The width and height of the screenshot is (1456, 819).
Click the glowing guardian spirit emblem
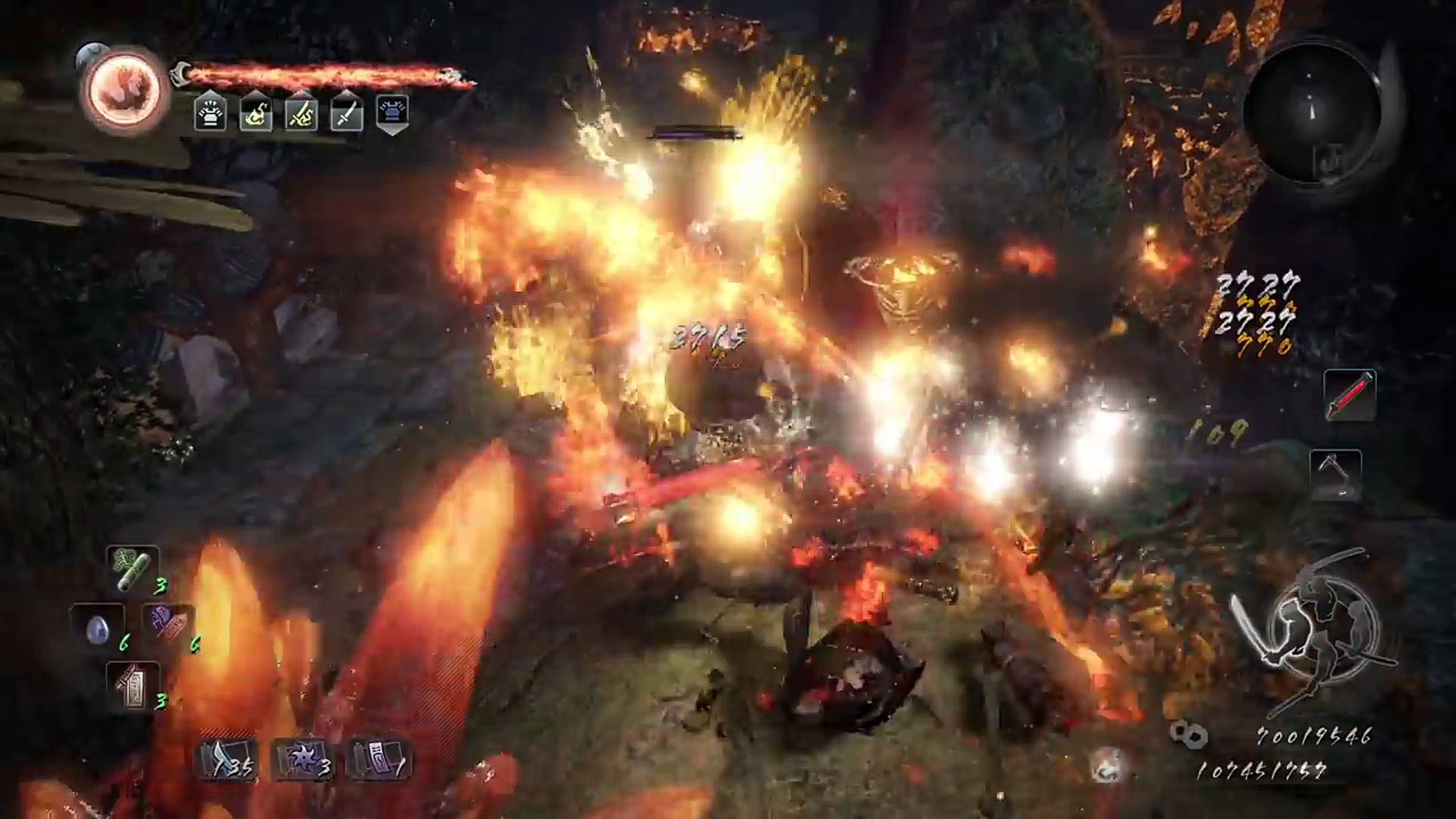124,90
